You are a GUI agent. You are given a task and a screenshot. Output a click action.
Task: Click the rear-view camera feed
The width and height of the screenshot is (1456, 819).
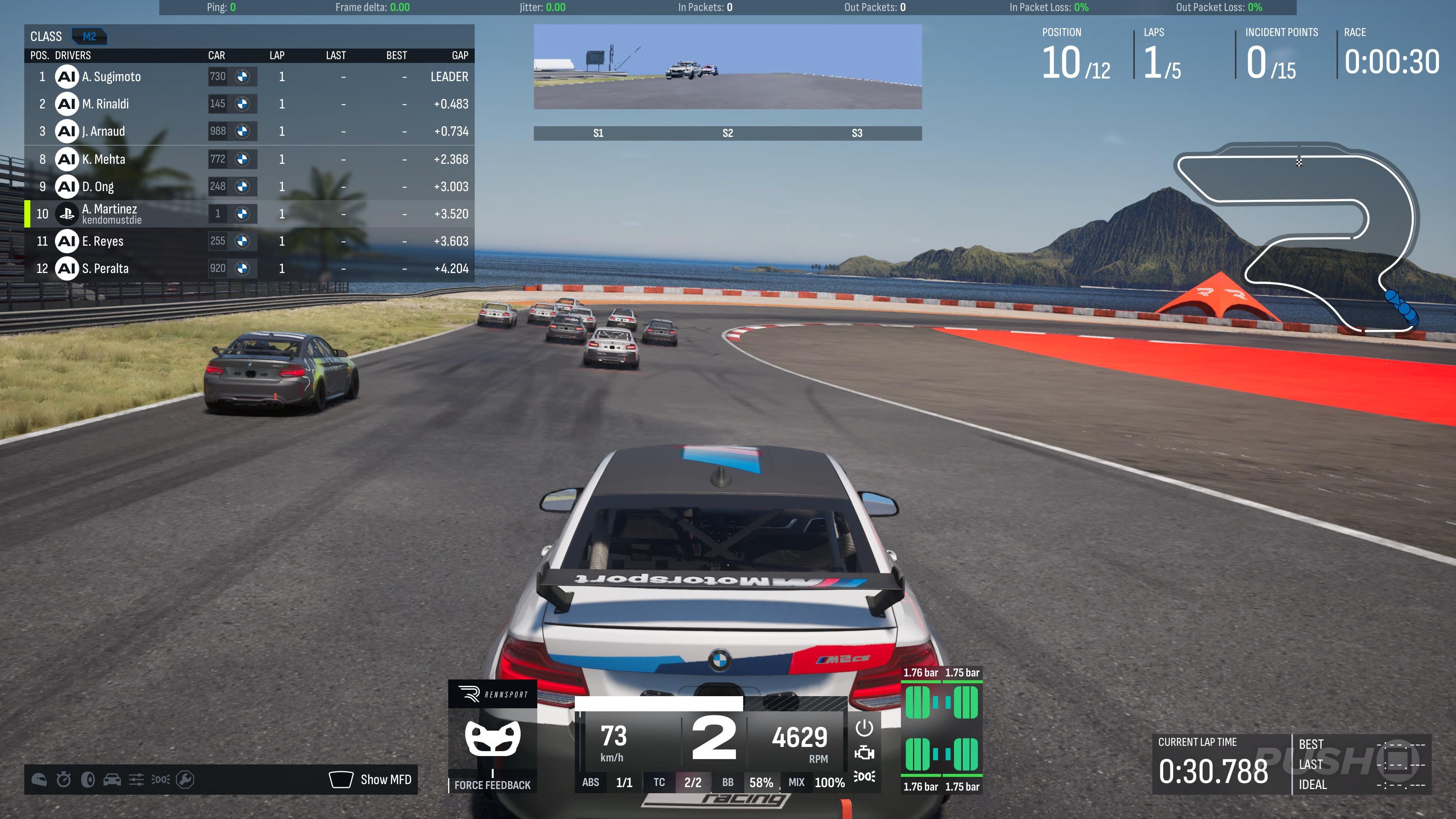click(728, 67)
